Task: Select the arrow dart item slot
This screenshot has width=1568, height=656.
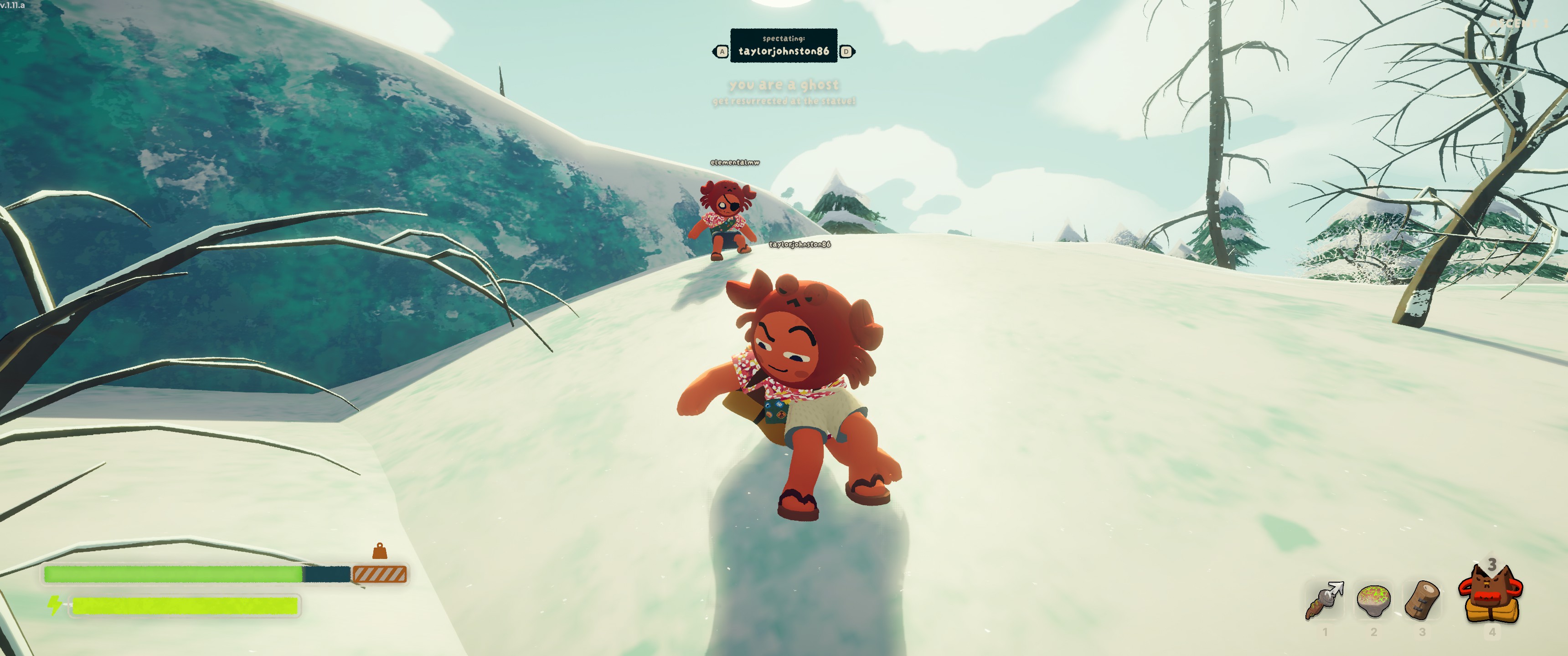Action: coord(1325,600)
